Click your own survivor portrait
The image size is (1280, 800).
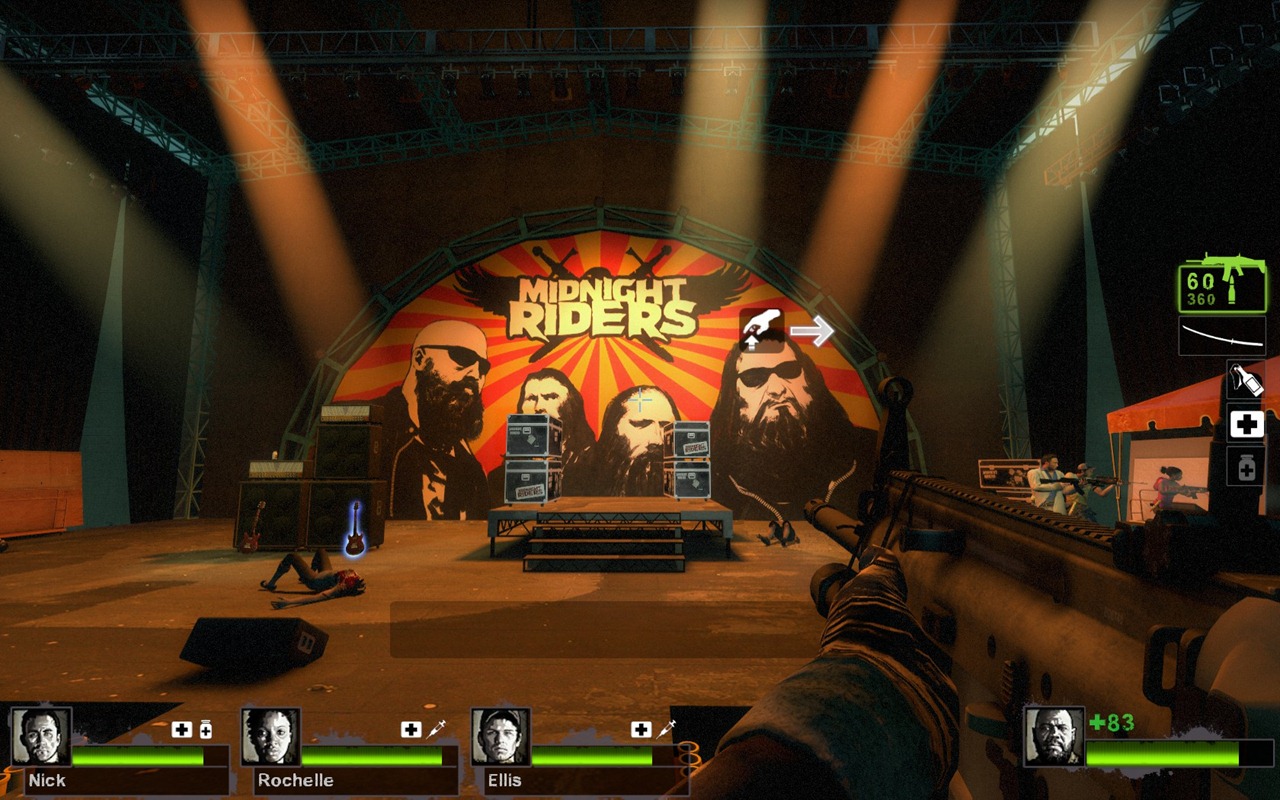coord(1054,737)
